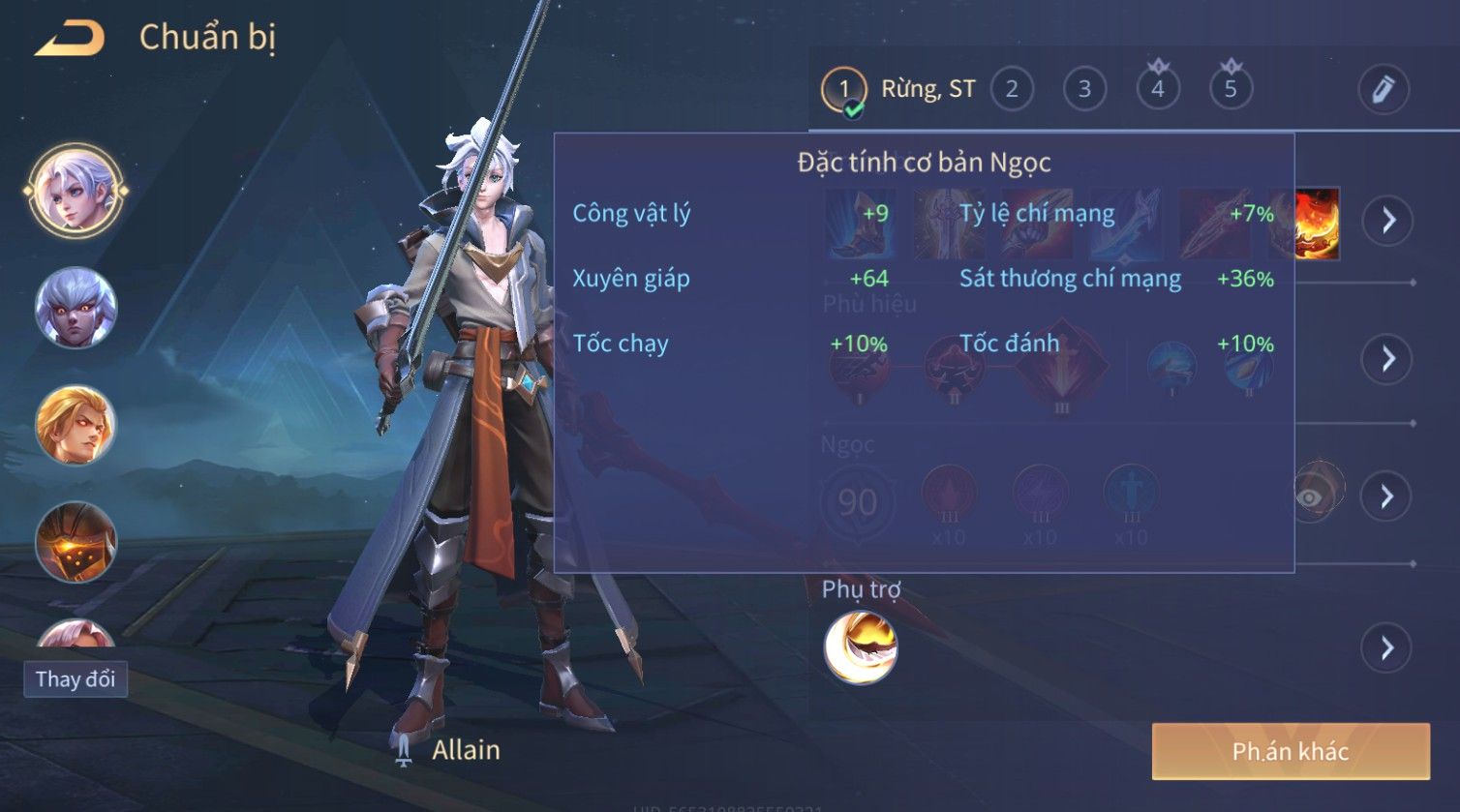Image resolution: width=1460 pixels, height=812 pixels.
Task: Switch to preset number 3
Action: coord(1084,90)
